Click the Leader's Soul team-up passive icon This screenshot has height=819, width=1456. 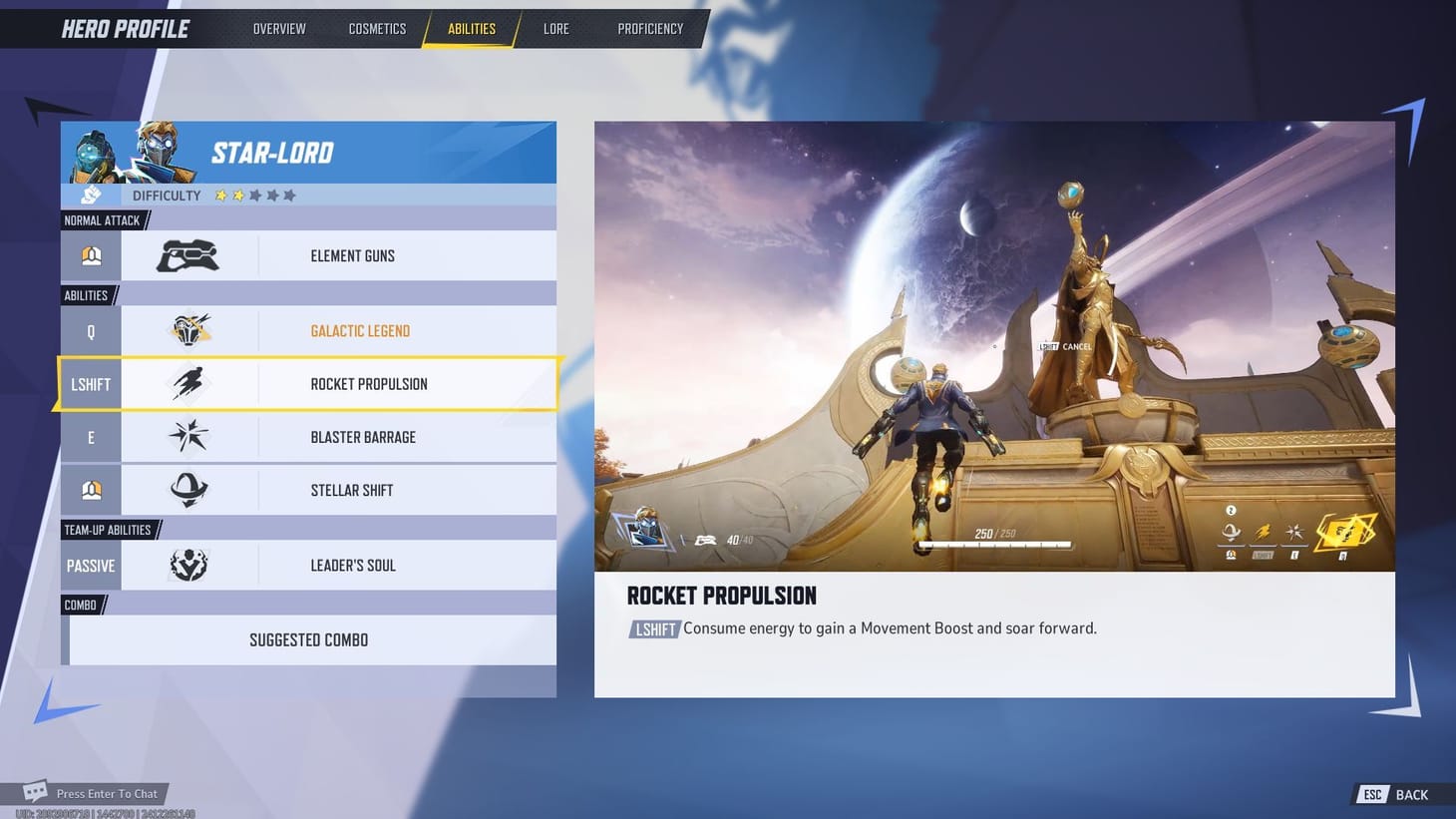(189, 565)
